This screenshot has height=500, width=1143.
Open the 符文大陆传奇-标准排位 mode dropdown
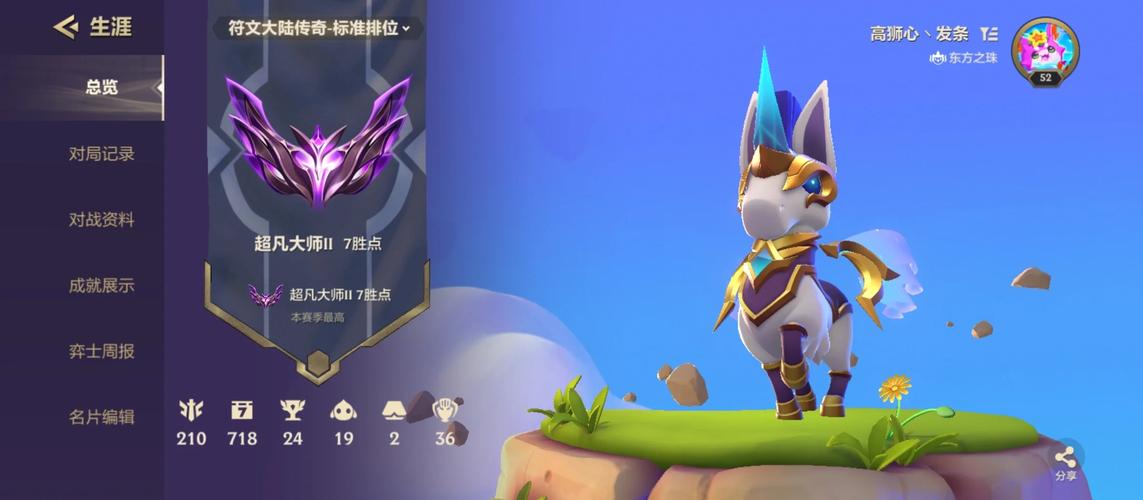click(x=319, y=28)
